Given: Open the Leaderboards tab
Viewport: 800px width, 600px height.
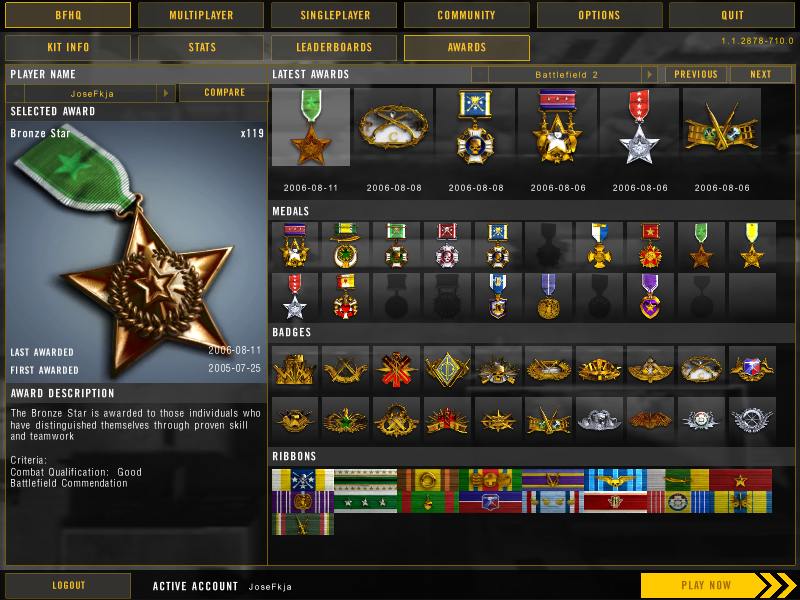Looking at the screenshot, I should (x=334, y=47).
